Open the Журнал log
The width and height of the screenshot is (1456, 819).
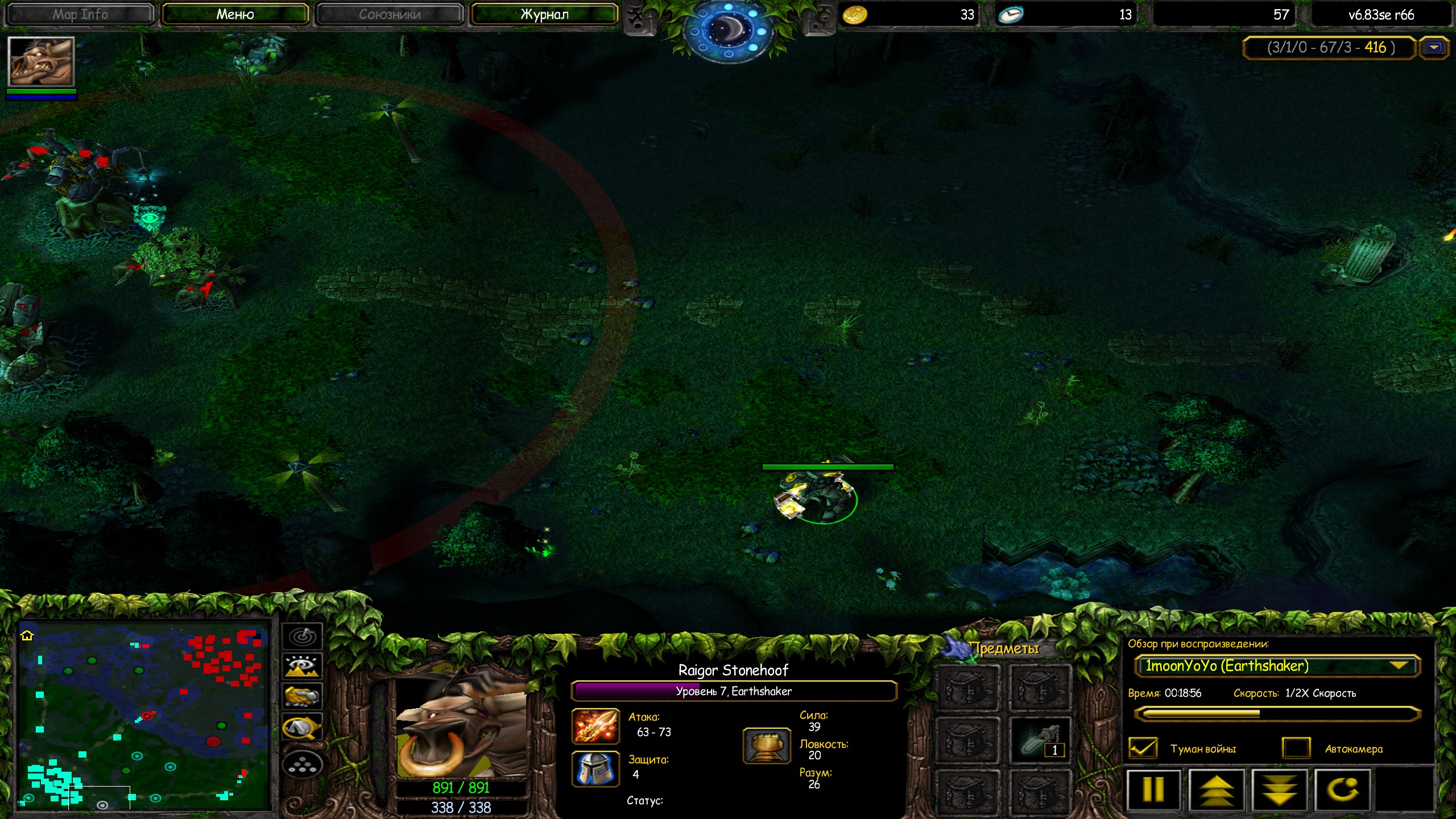[x=544, y=15]
